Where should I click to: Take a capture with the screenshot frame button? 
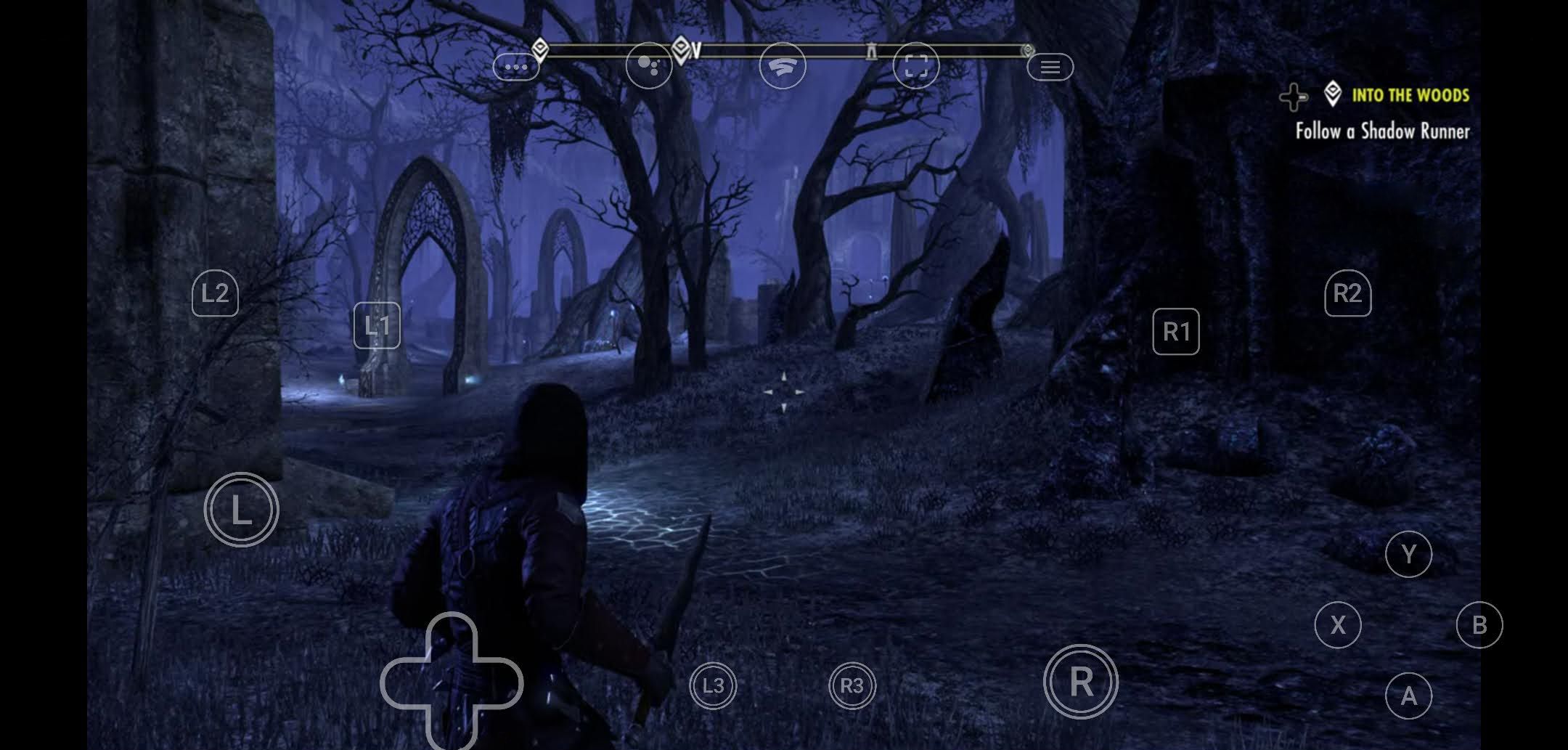(916, 66)
